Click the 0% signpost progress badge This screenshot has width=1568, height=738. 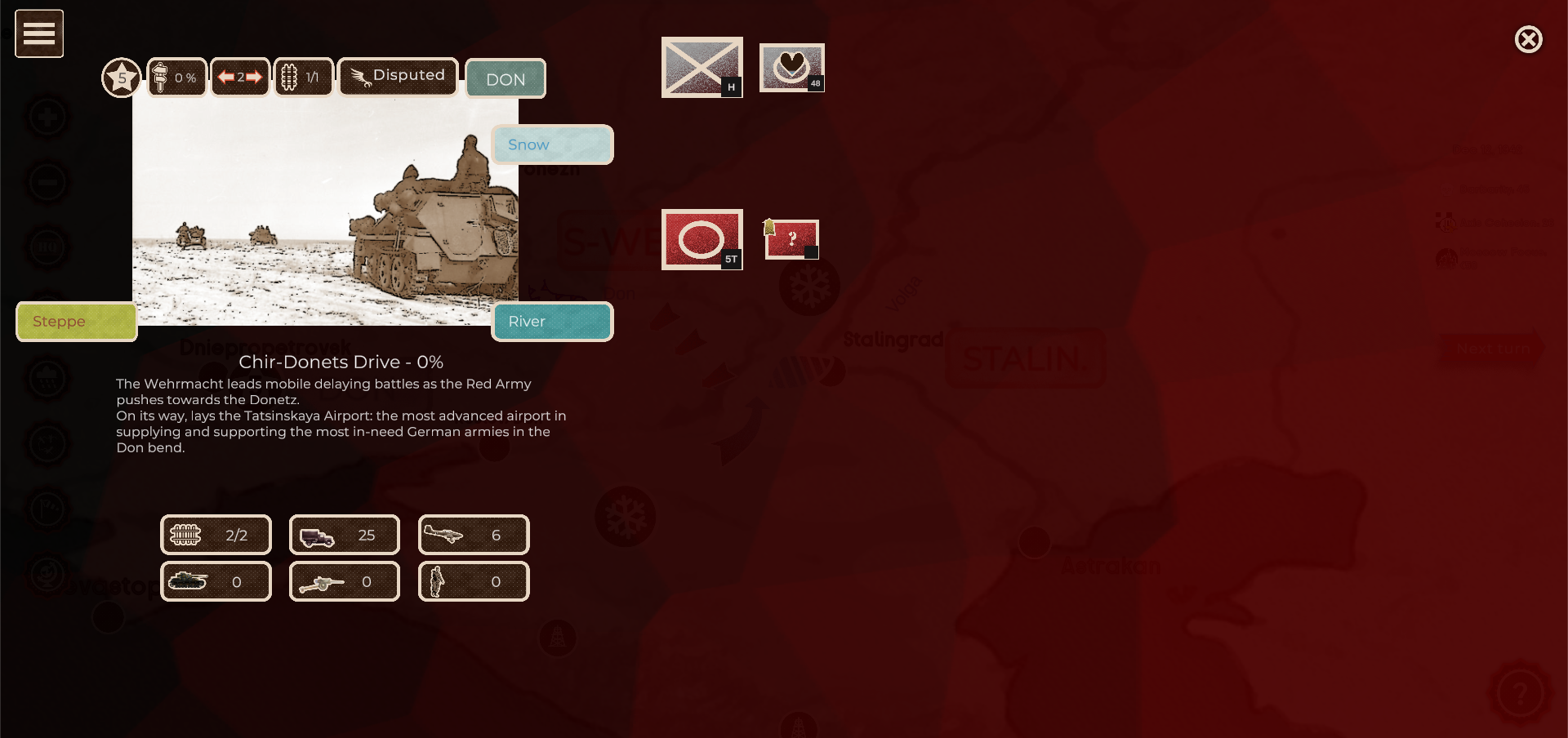pyautogui.click(x=176, y=77)
